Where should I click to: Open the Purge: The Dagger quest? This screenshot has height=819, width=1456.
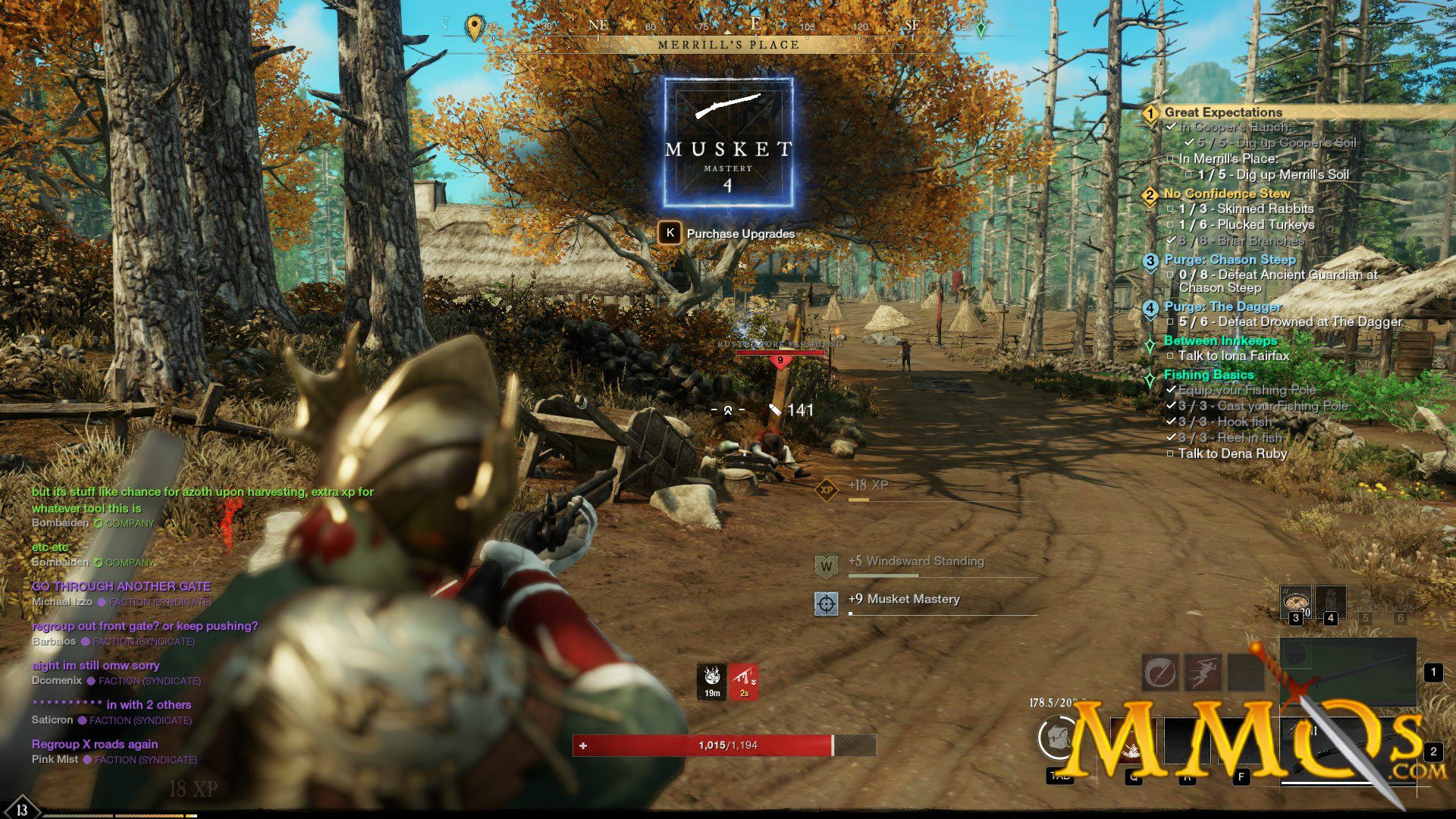click(x=1222, y=306)
